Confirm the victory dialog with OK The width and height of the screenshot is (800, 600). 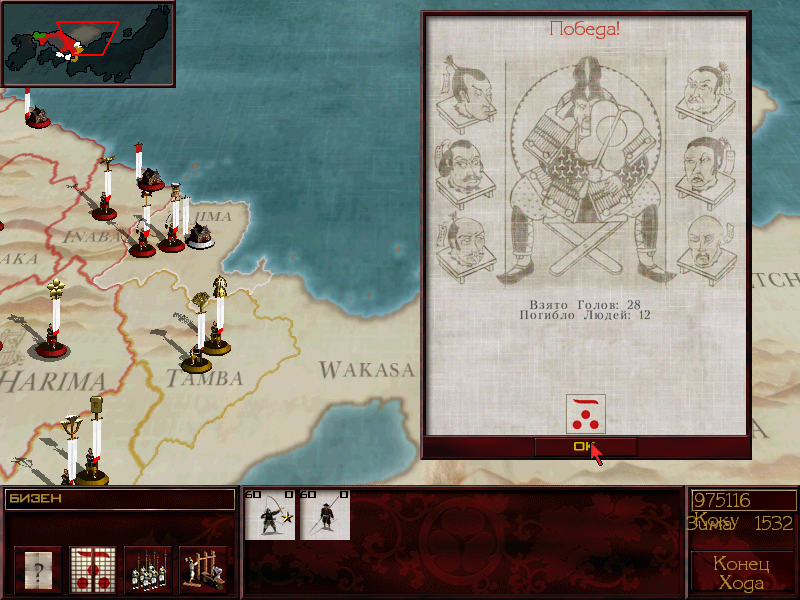[x=585, y=447]
